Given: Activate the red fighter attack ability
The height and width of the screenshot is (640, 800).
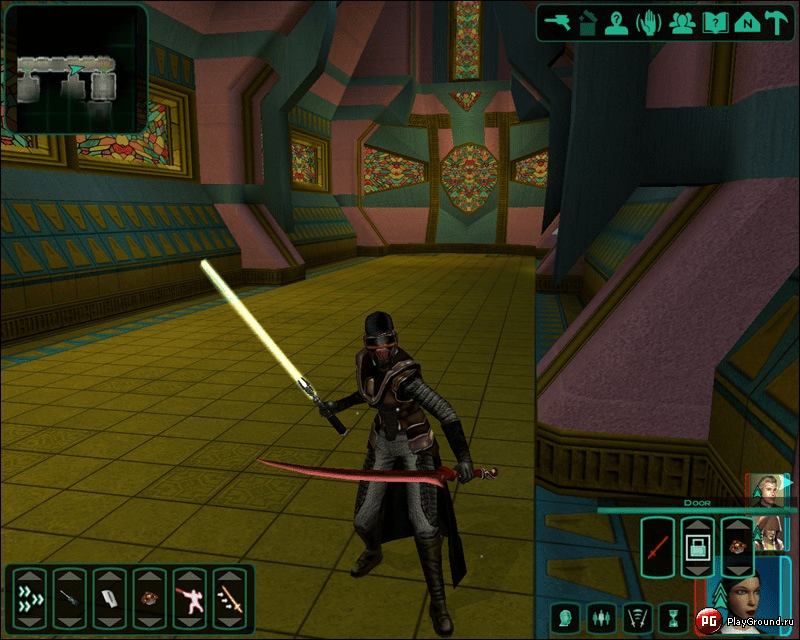Looking at the screenshot, I should pyautogui.click(x=190, y=599).
